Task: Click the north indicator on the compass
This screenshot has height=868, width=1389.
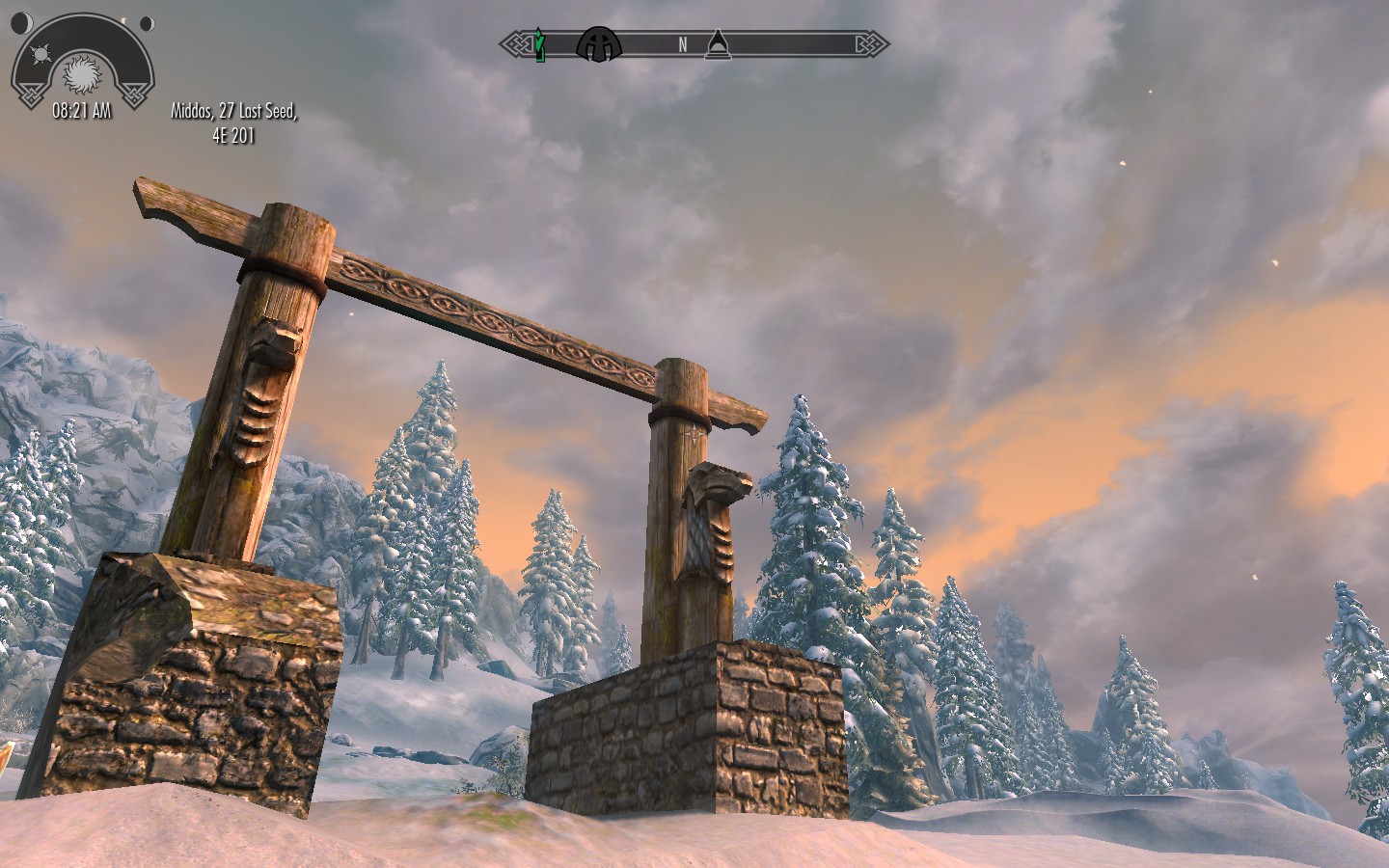Action: pos(682,43)
